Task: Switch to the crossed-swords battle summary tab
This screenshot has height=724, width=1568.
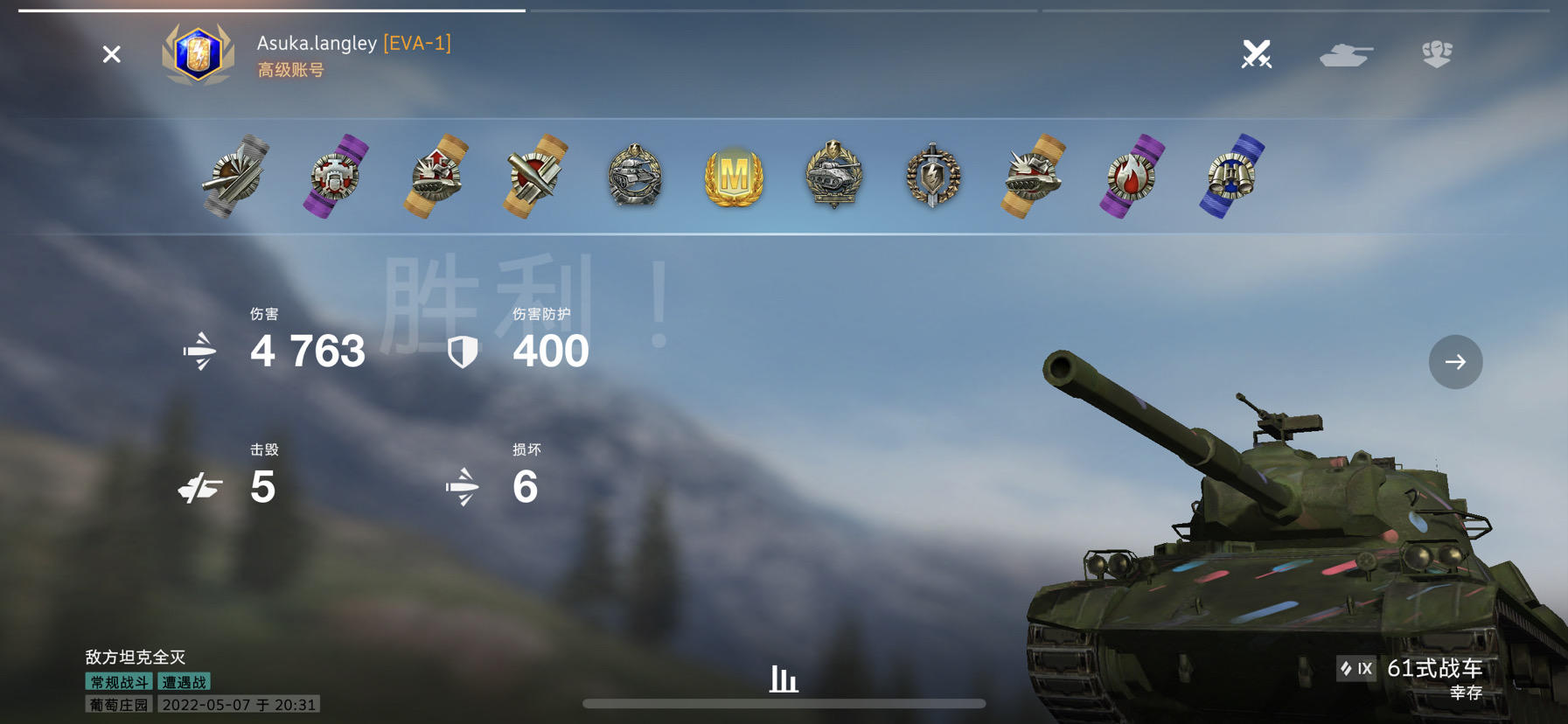Action: (1257, 54)
